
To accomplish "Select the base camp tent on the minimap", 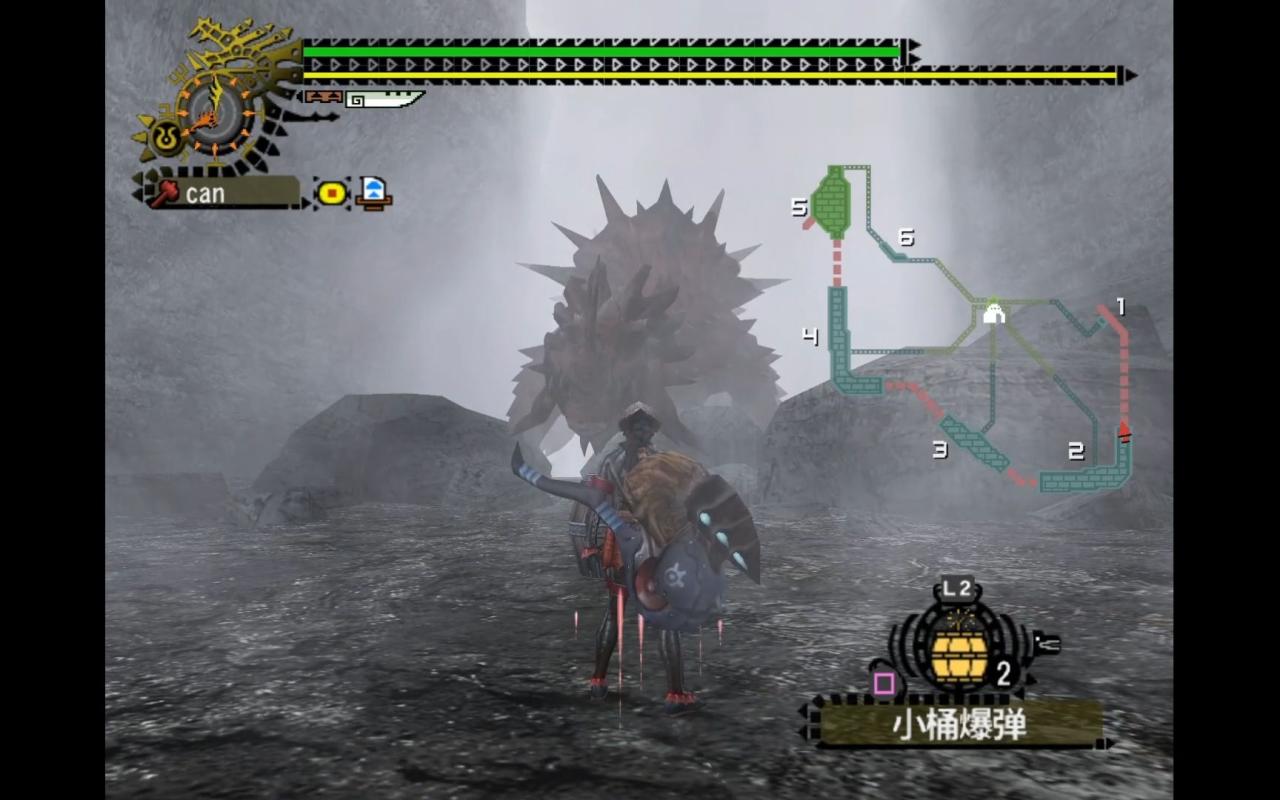I will [993, 314].
